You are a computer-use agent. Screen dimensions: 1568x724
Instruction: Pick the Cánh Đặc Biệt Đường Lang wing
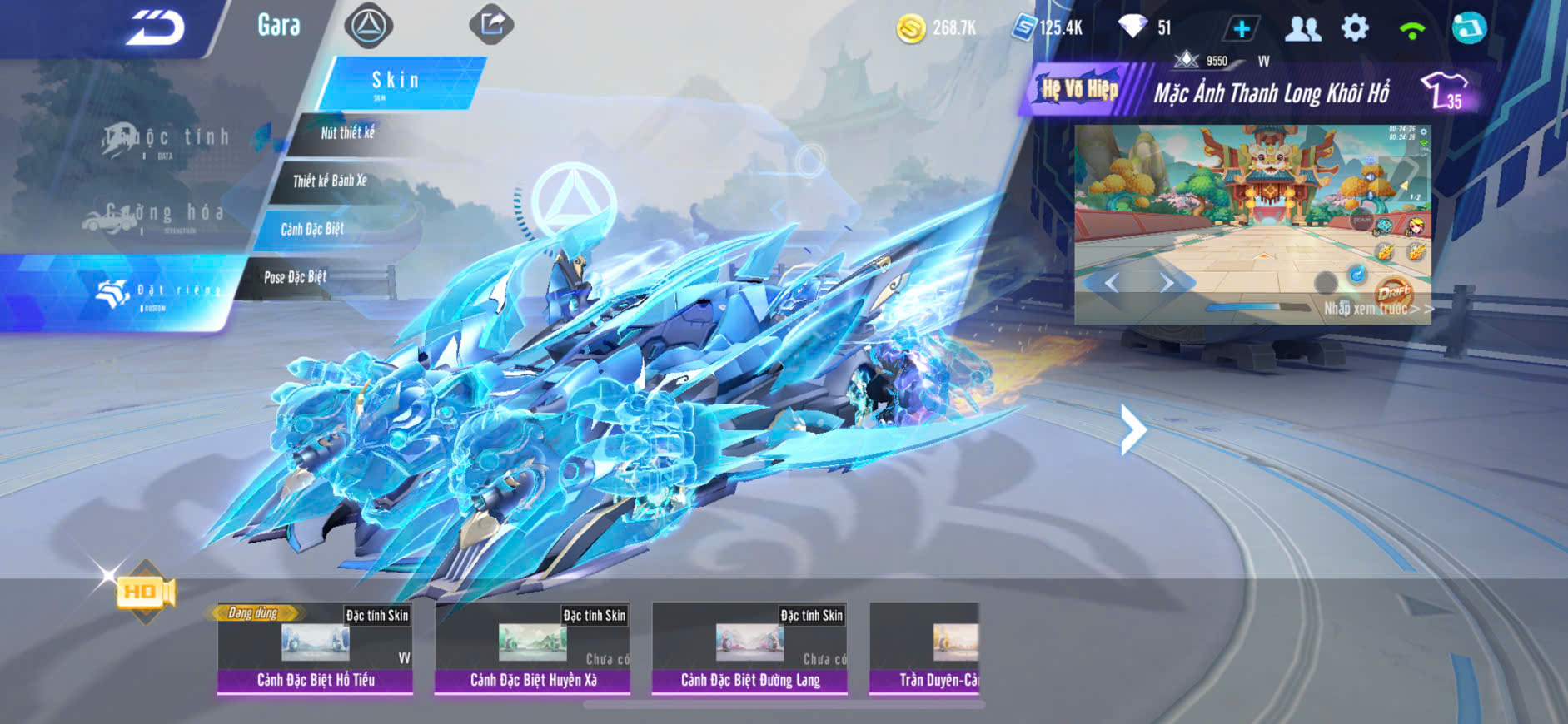750,647
